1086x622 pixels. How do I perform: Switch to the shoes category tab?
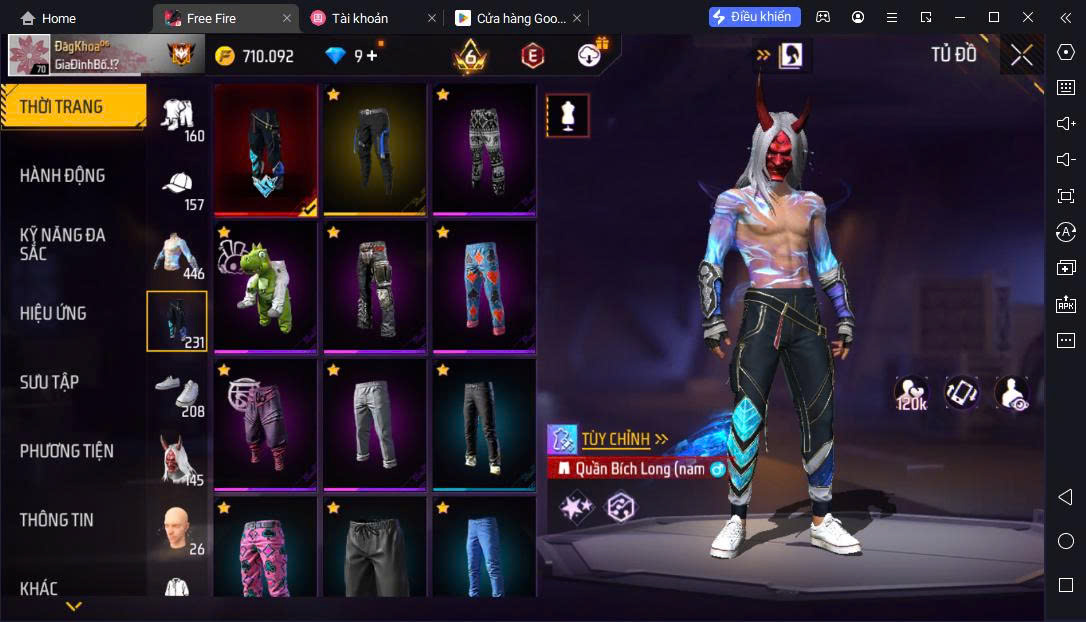[178, 394]
